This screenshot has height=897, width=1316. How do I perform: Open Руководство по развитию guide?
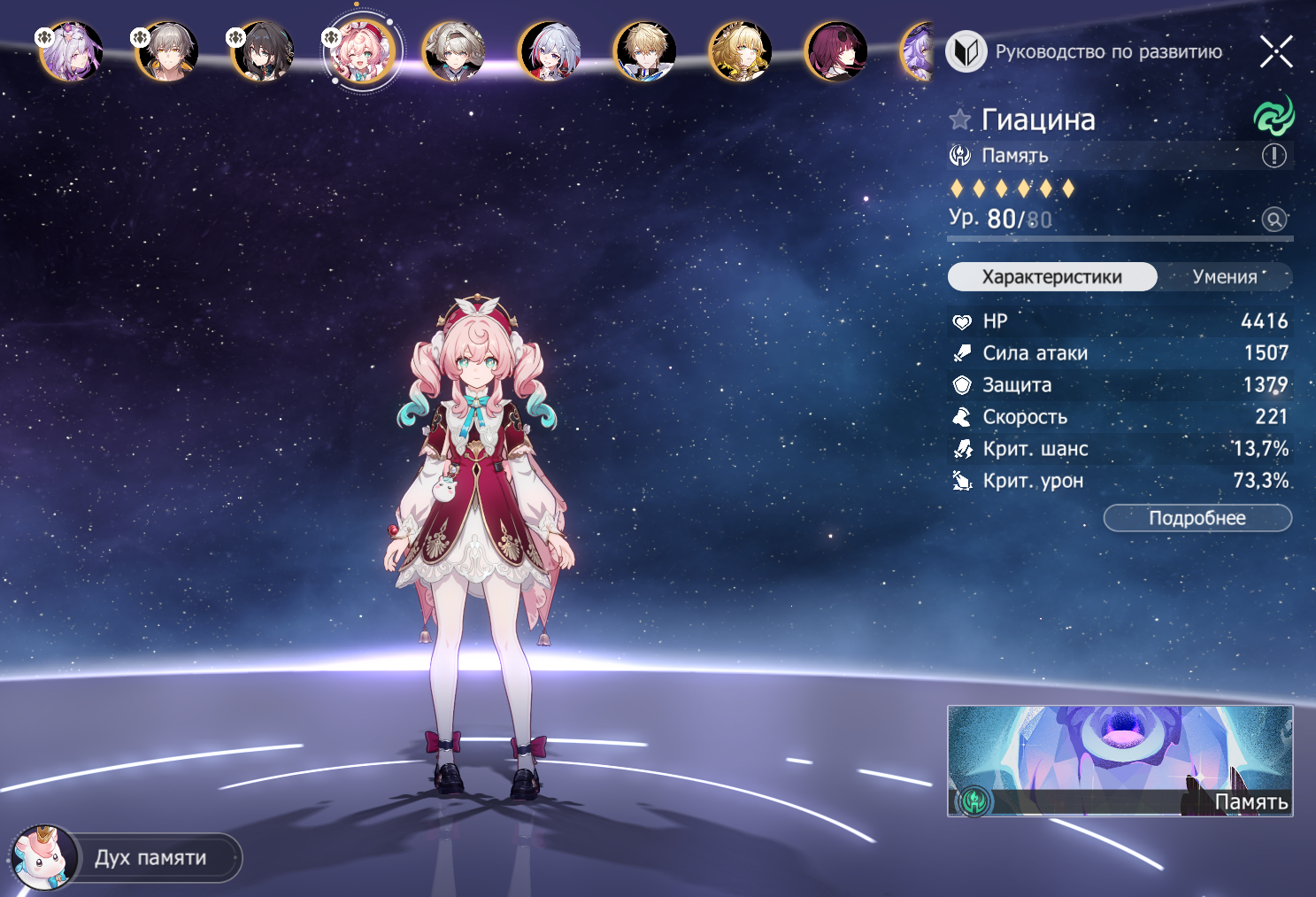1085,51
